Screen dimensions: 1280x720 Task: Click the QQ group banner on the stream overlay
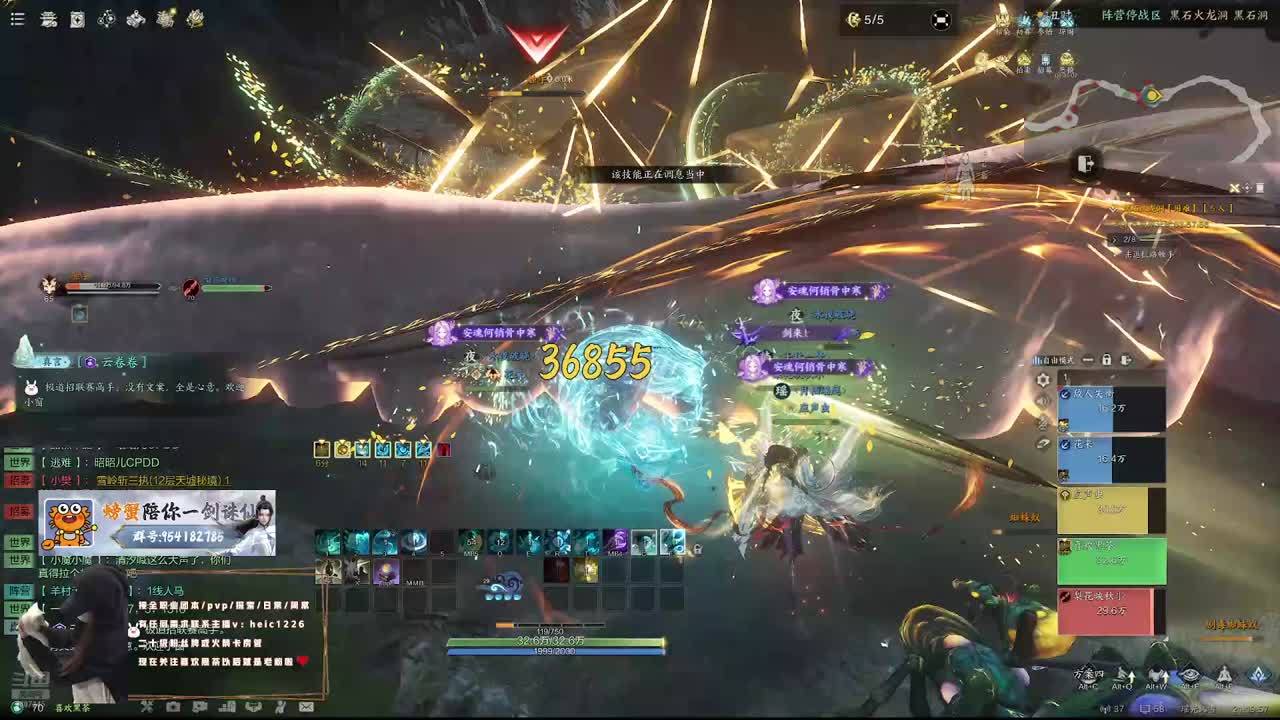click(x=157, y=523)
